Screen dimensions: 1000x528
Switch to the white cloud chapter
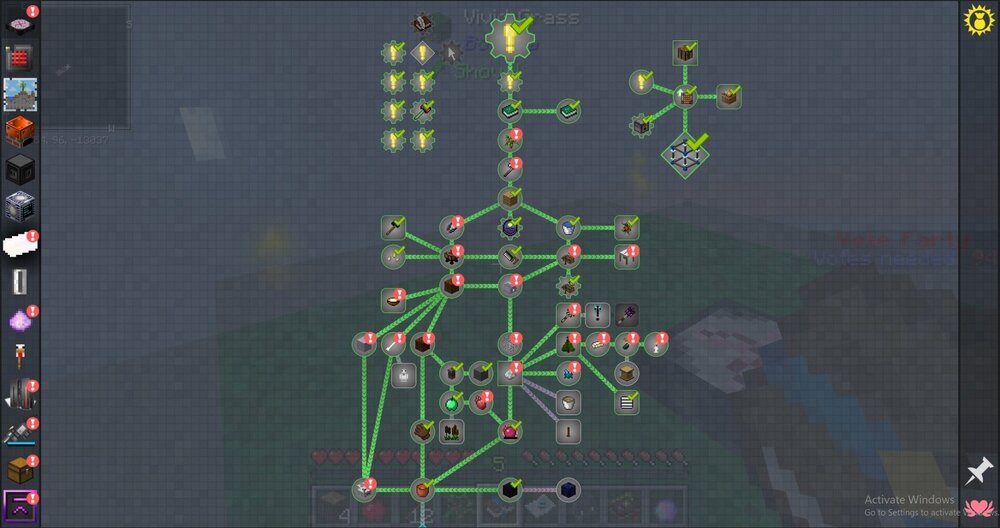[20, 244]
